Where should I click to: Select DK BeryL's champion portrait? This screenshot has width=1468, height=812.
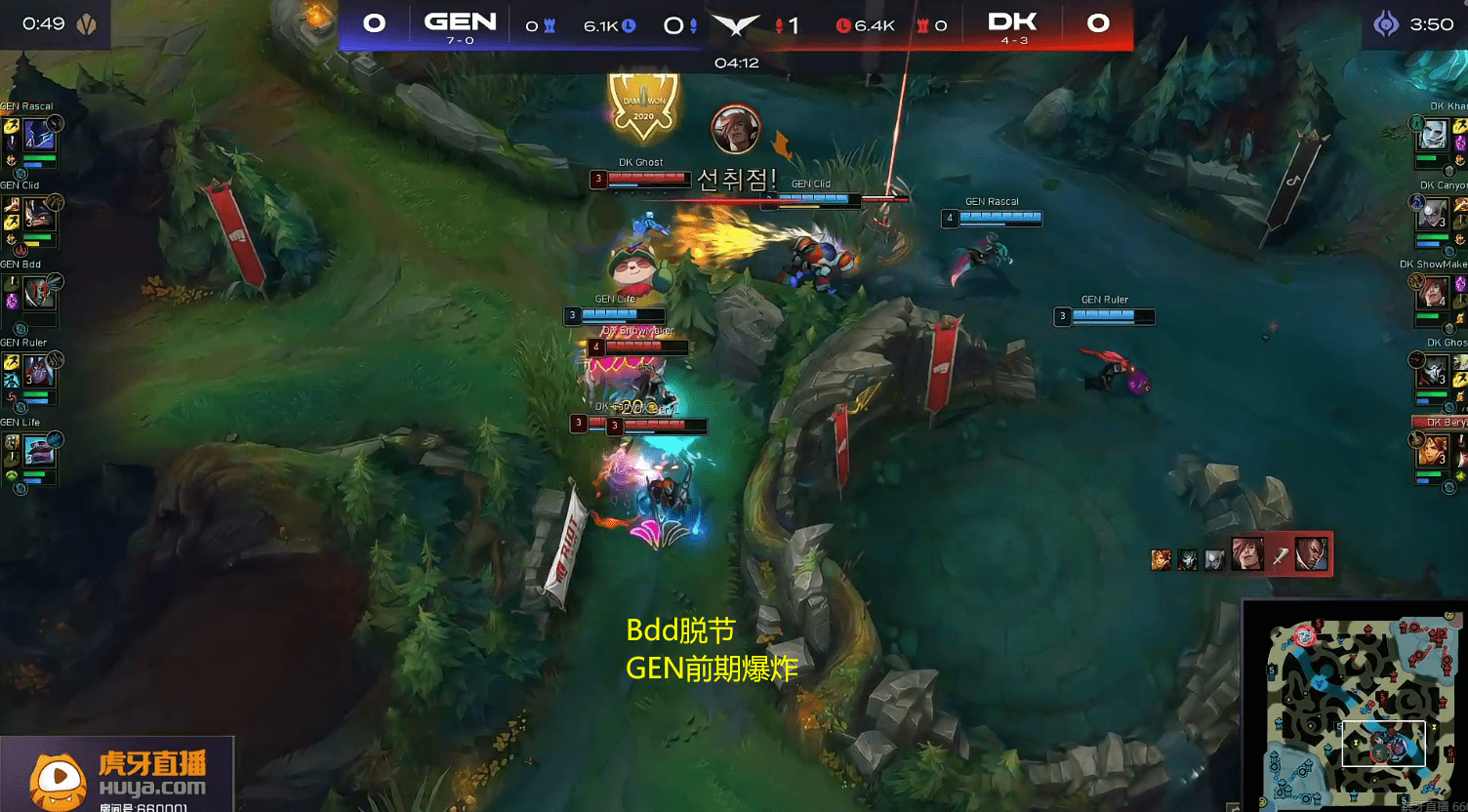(x=1433, y=449)
